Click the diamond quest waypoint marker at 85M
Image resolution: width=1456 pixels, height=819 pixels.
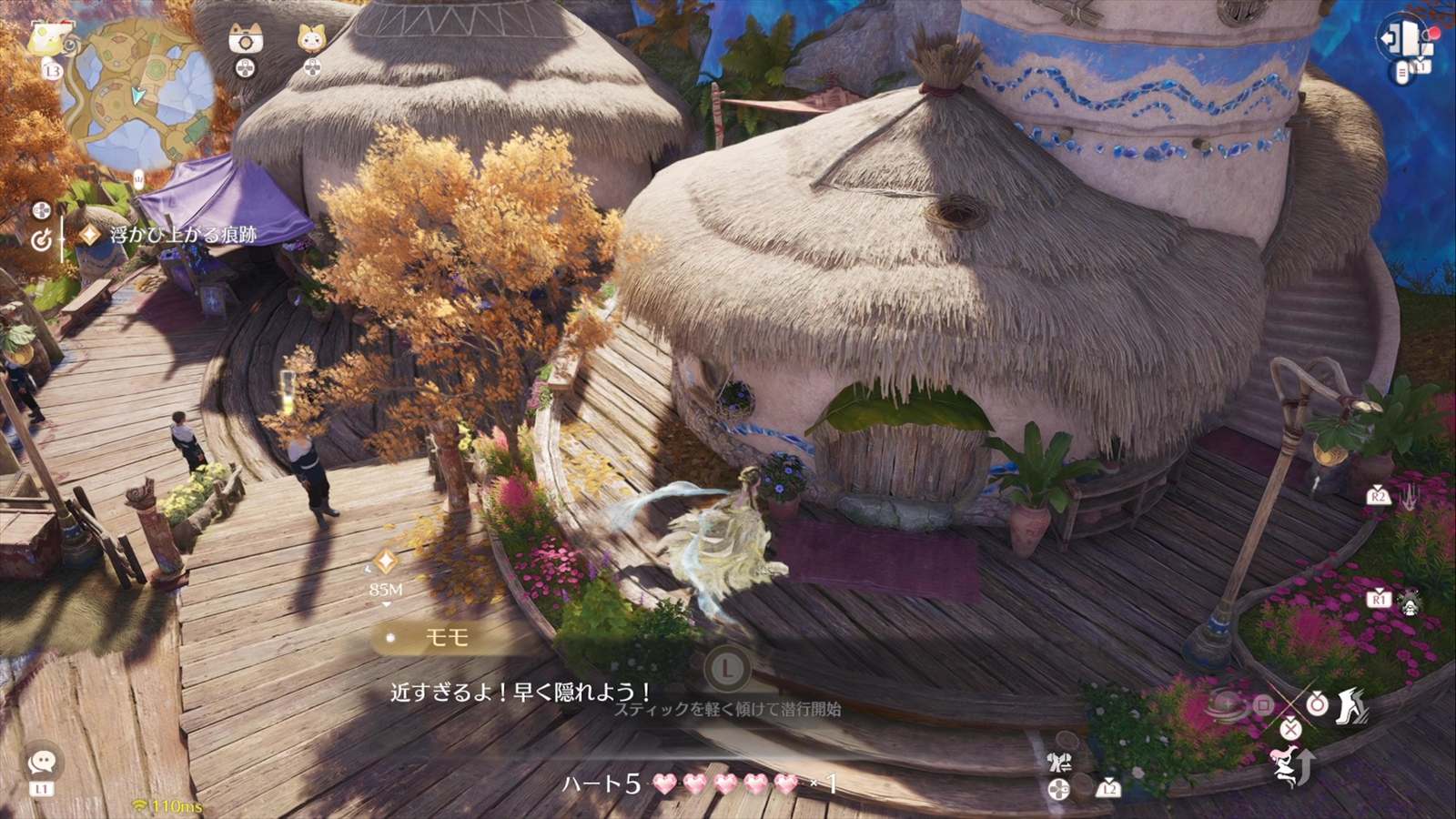point(386,561)
